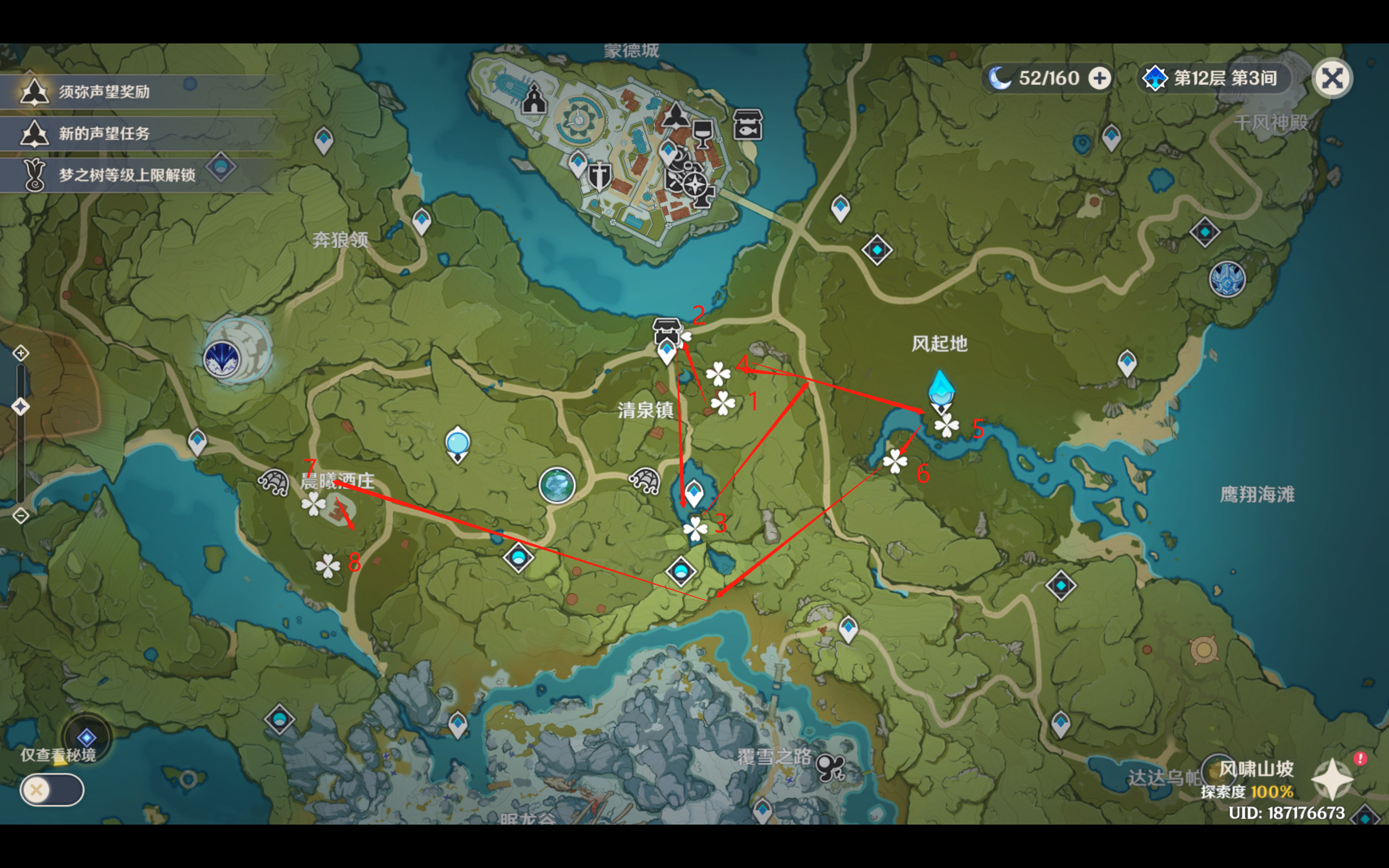Select the cathedral icon in Mondstadt city
This screenshot has height=868, width=1389.
point(534,99)
